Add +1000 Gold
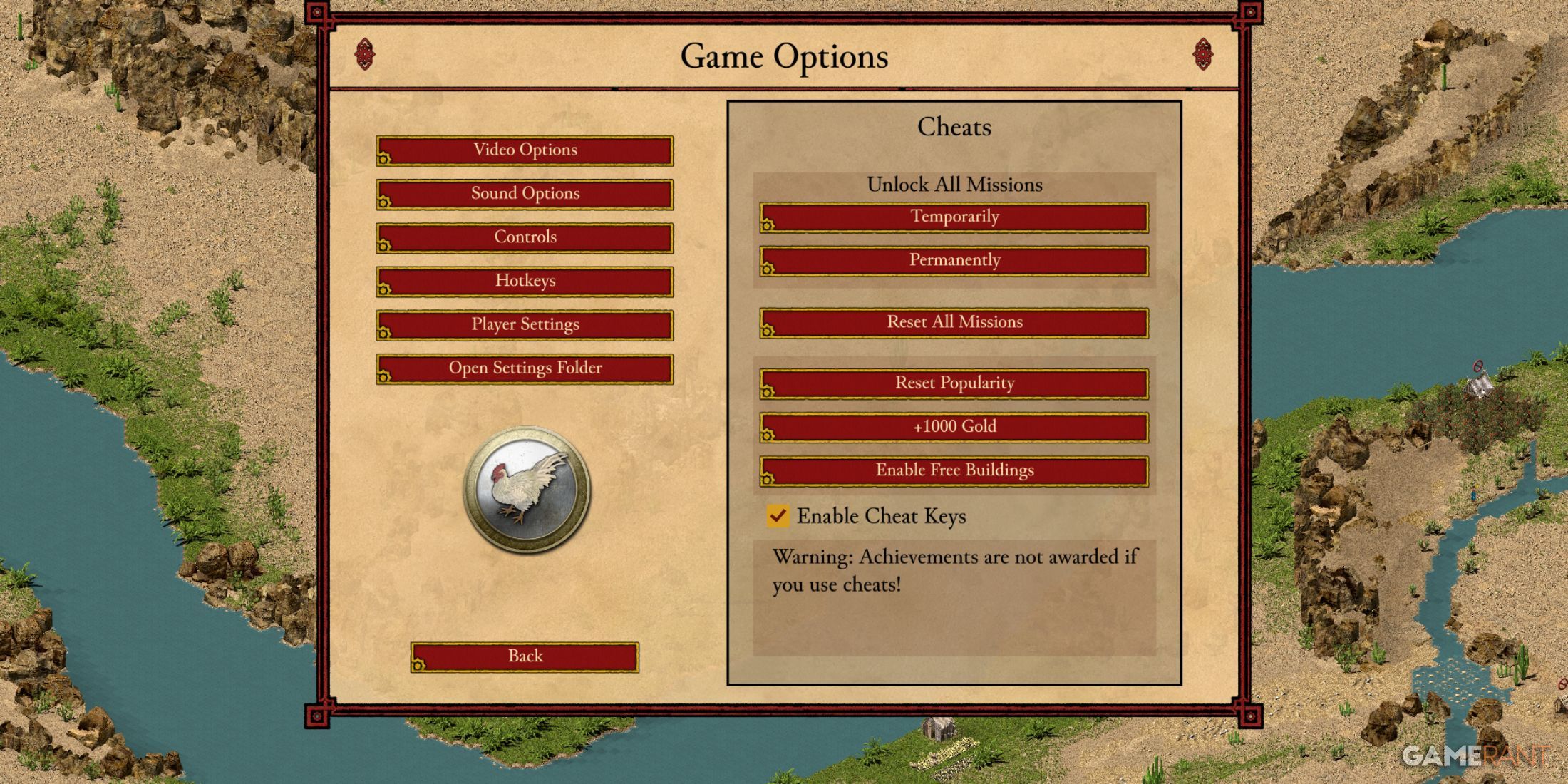Image resolution: width=1568 pixels, height=784 pixels. tap(954, 427)
